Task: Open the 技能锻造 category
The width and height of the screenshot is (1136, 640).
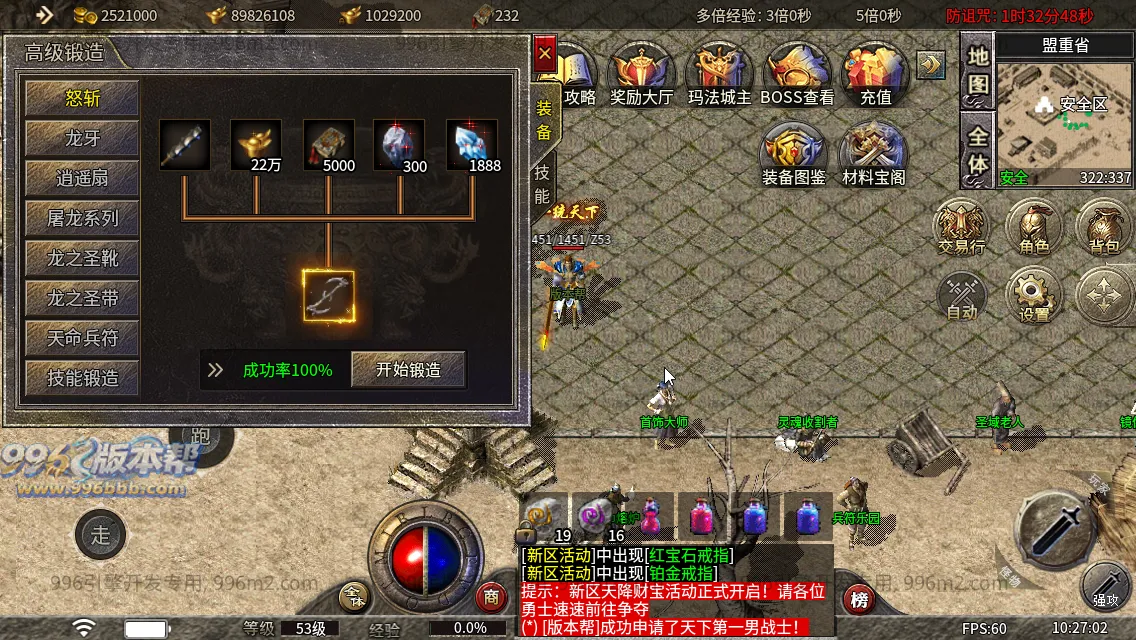Action: click(83, 378)
